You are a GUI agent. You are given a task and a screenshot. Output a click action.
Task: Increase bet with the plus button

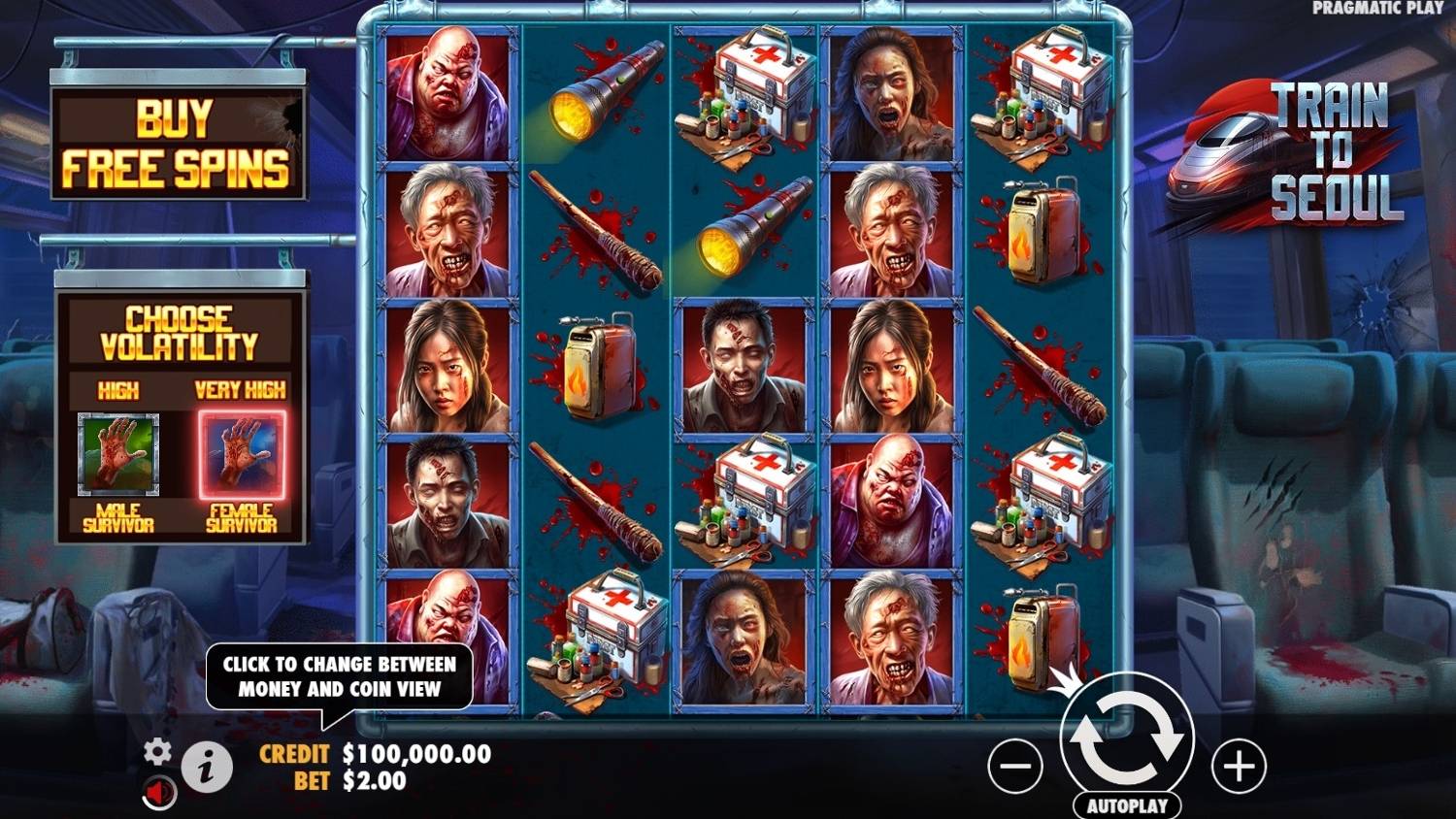[1239, 767]
